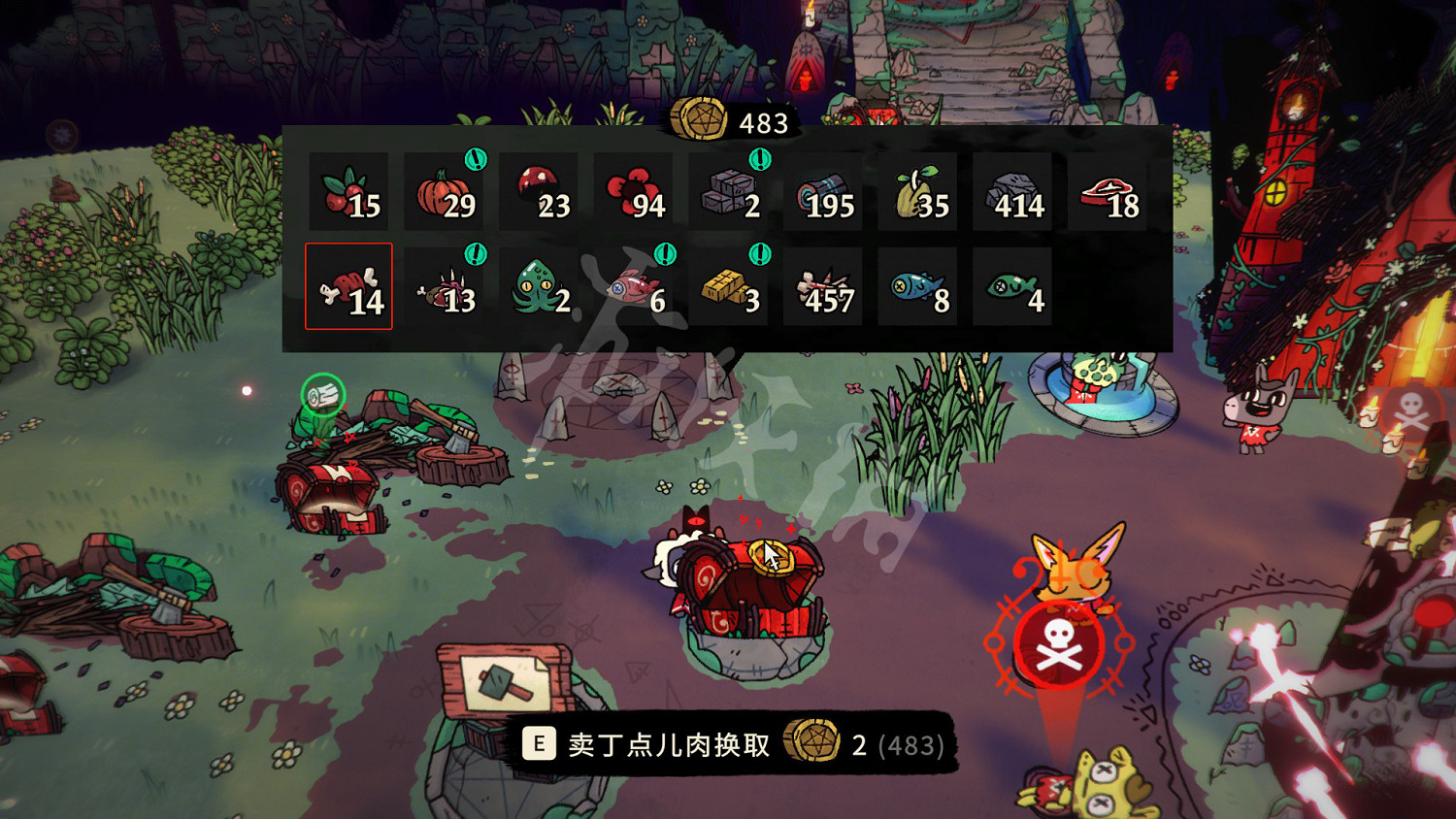The image size is (1456, 819).
Task: Select the berries resource icon showing 15
Action: pyautogui.click(x=349, y=189)
